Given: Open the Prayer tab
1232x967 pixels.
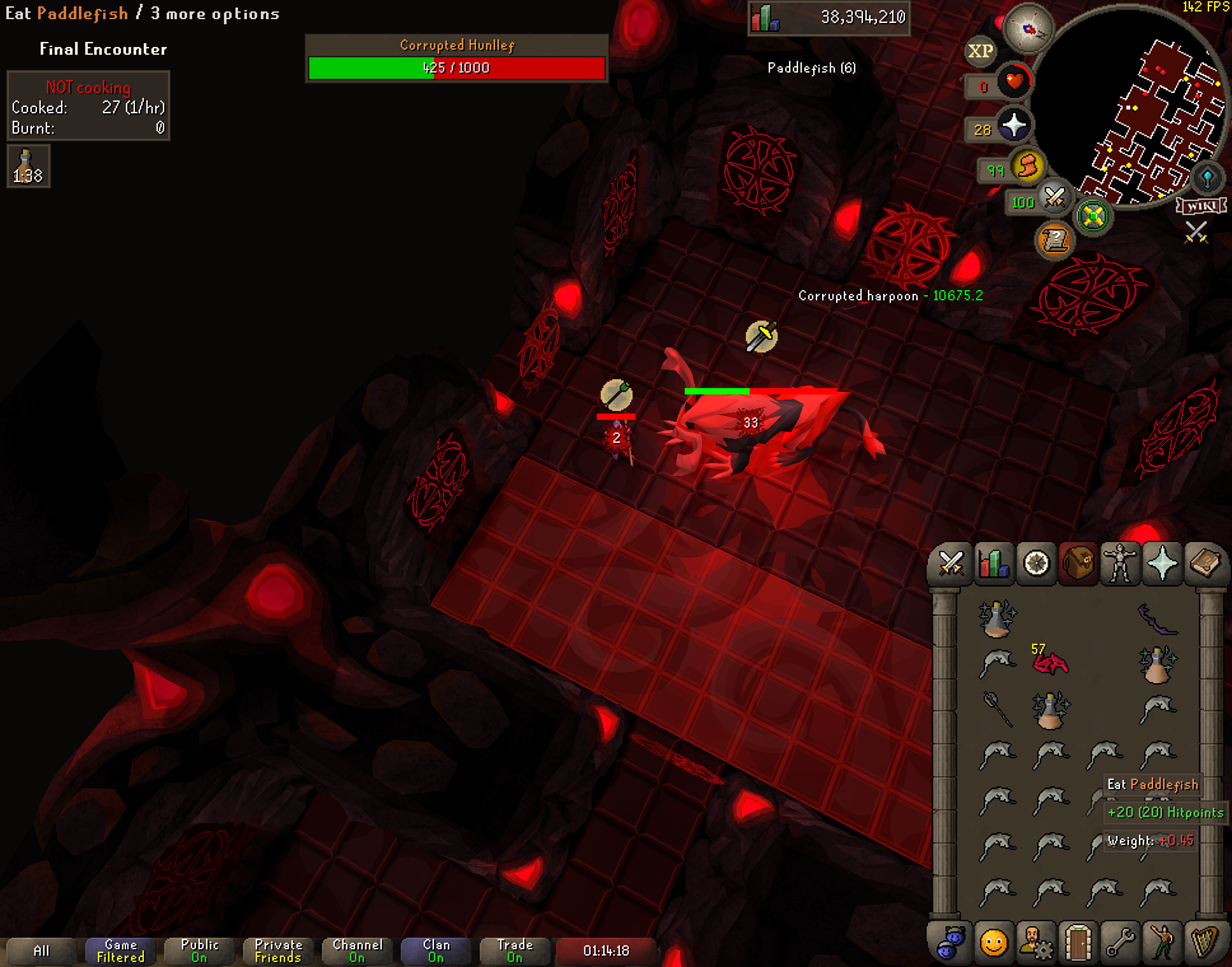Looking at the screenshot, I should click(1162, 563).
